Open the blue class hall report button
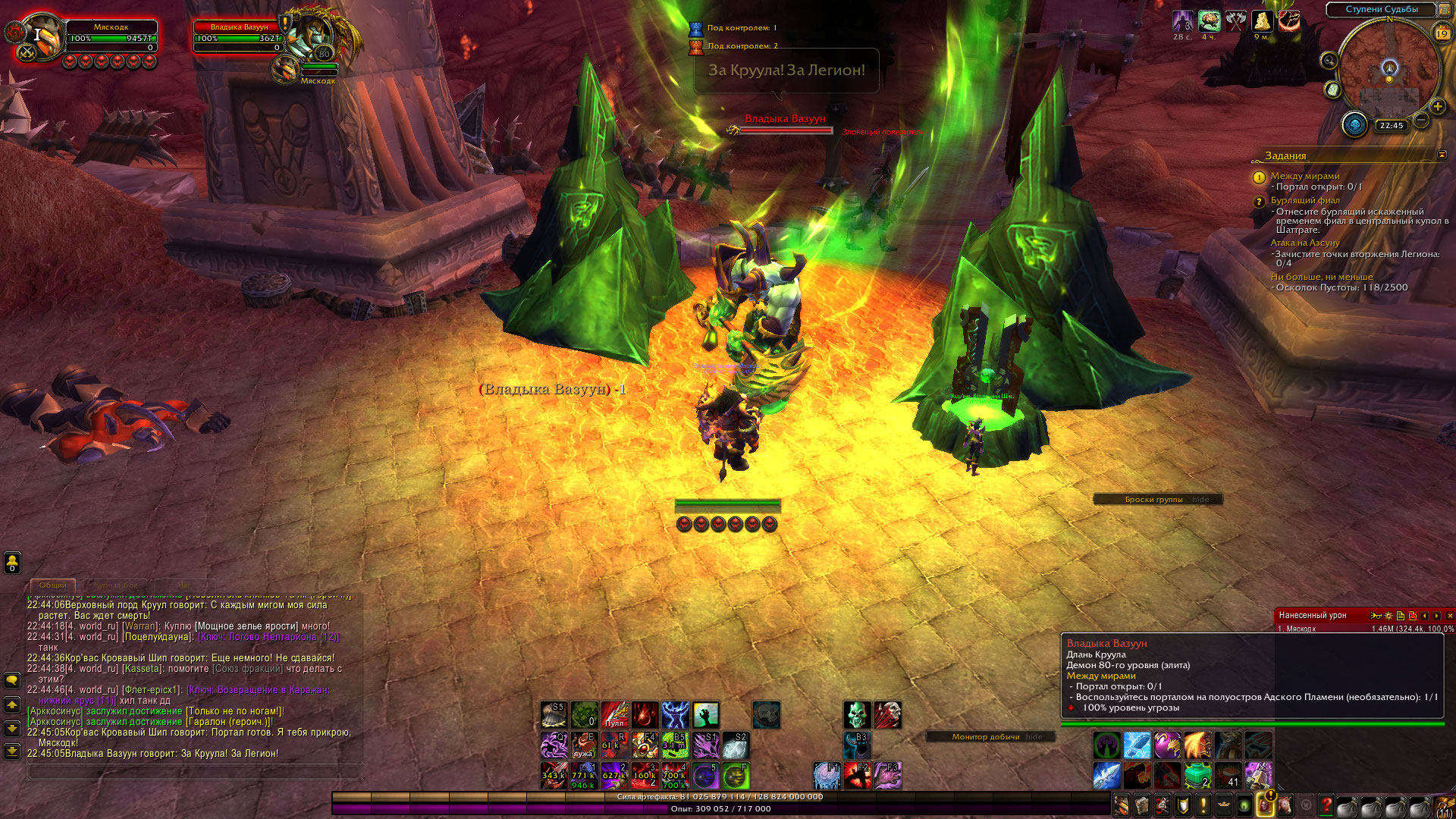The width and height of the screenshot is (1456, 819). [x=1354, y=124]
